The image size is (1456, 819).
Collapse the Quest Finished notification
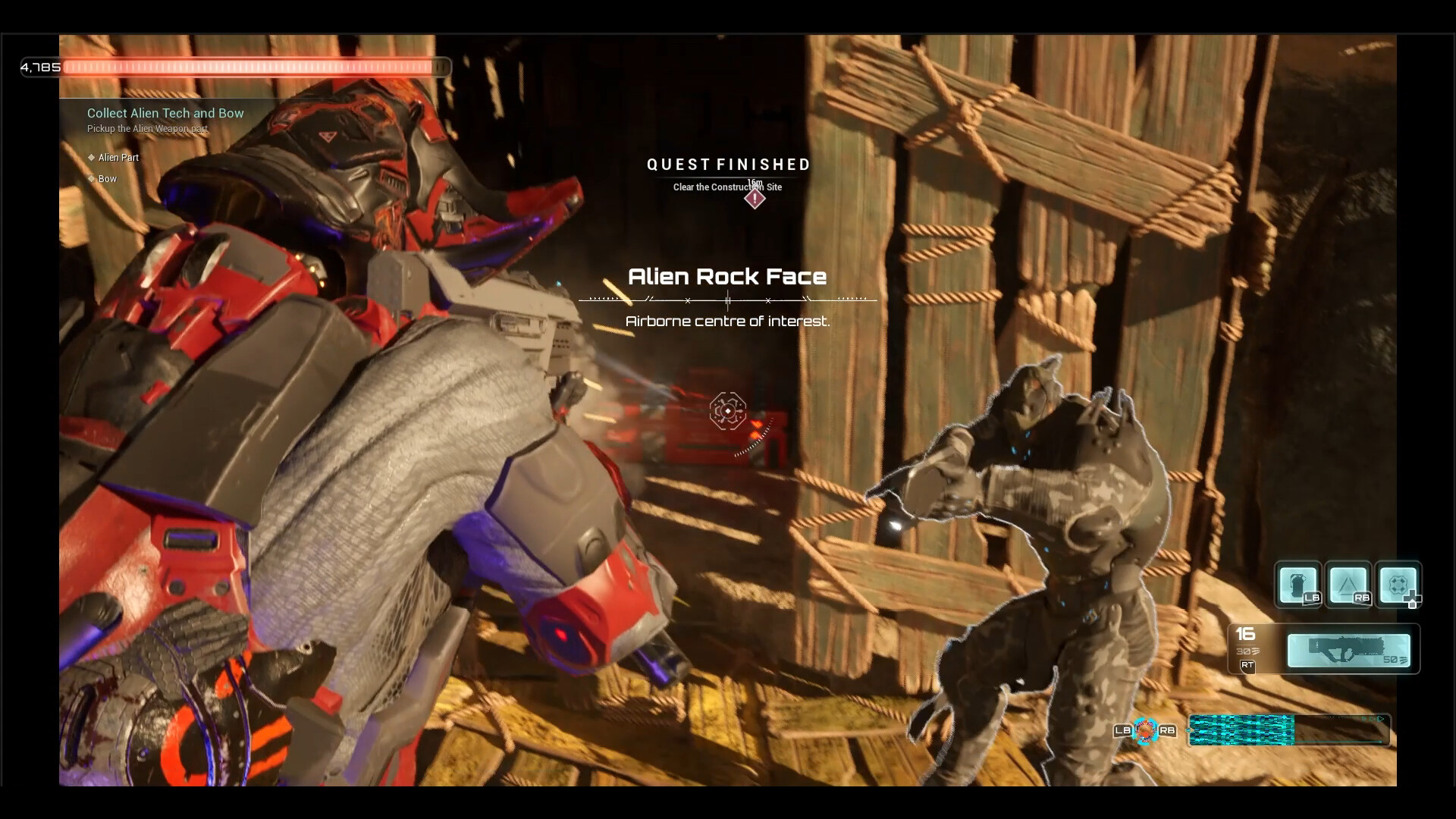(x=727, y=165)
